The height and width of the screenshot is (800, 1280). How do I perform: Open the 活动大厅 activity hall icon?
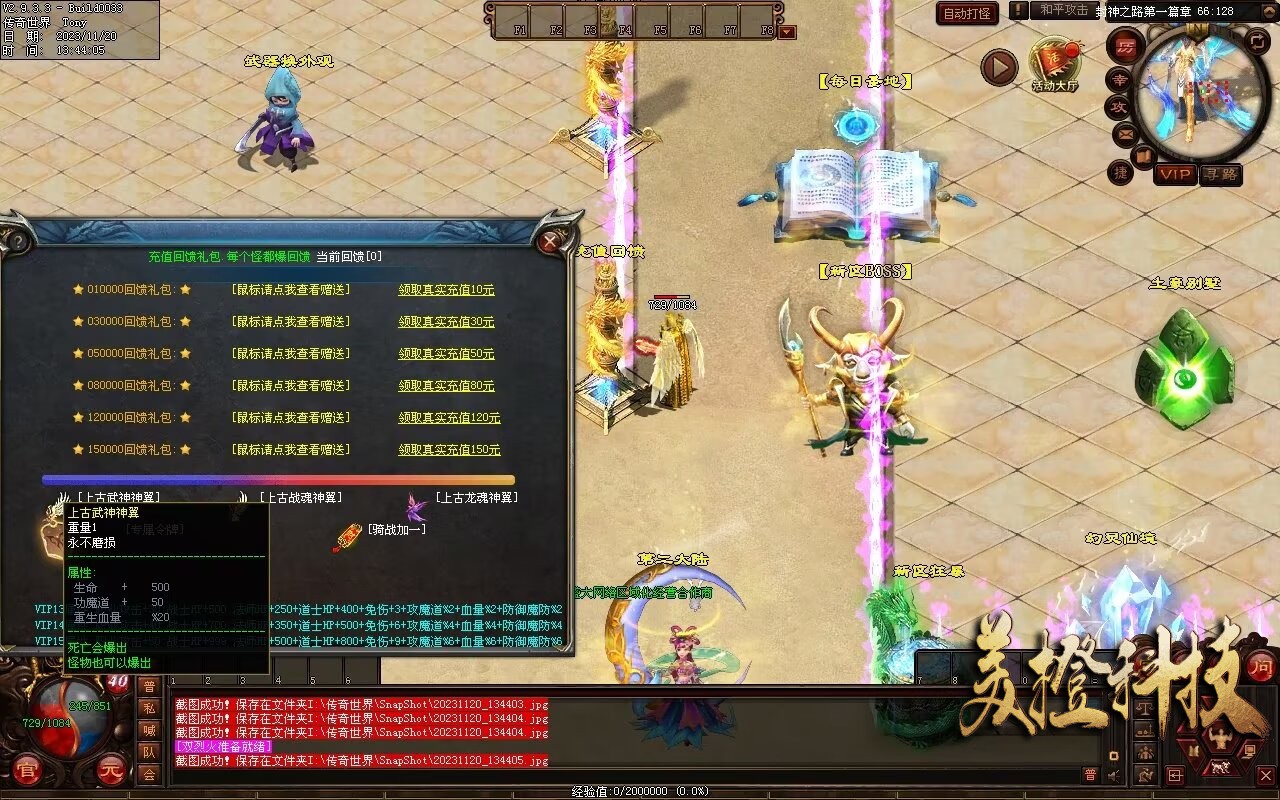coord(1055,62)
